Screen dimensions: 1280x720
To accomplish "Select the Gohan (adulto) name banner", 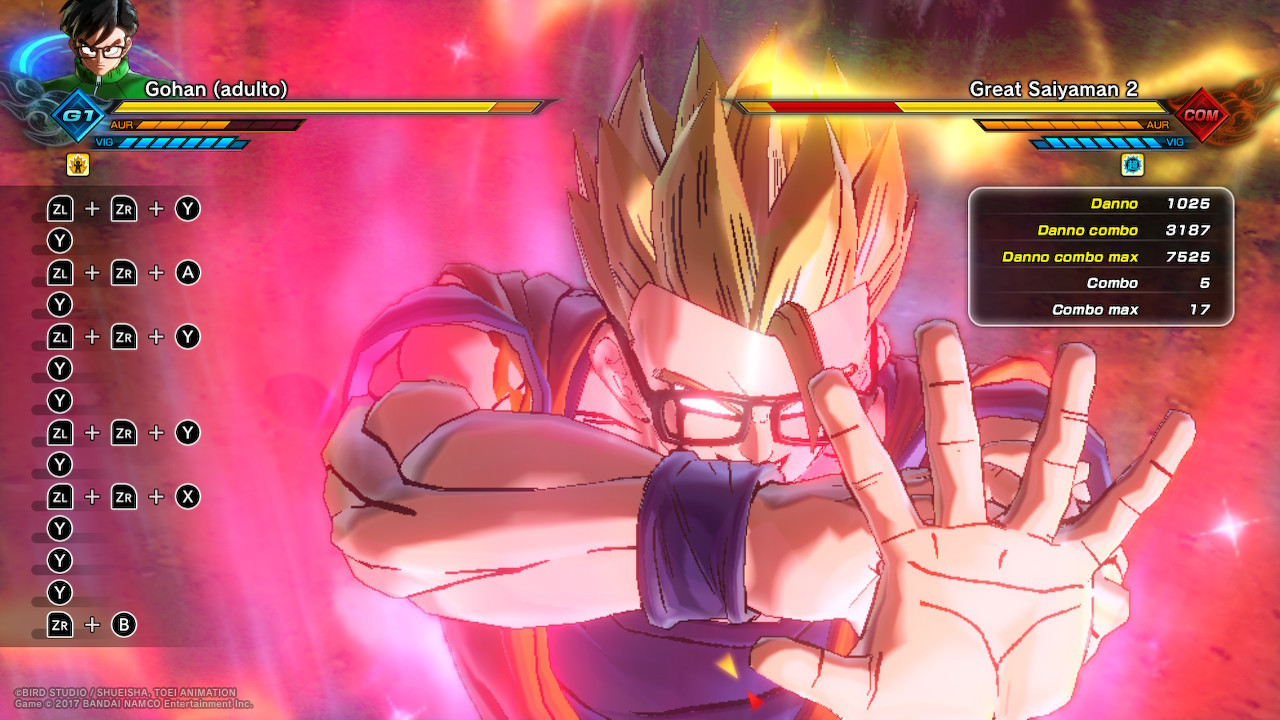I will (218, 89).
